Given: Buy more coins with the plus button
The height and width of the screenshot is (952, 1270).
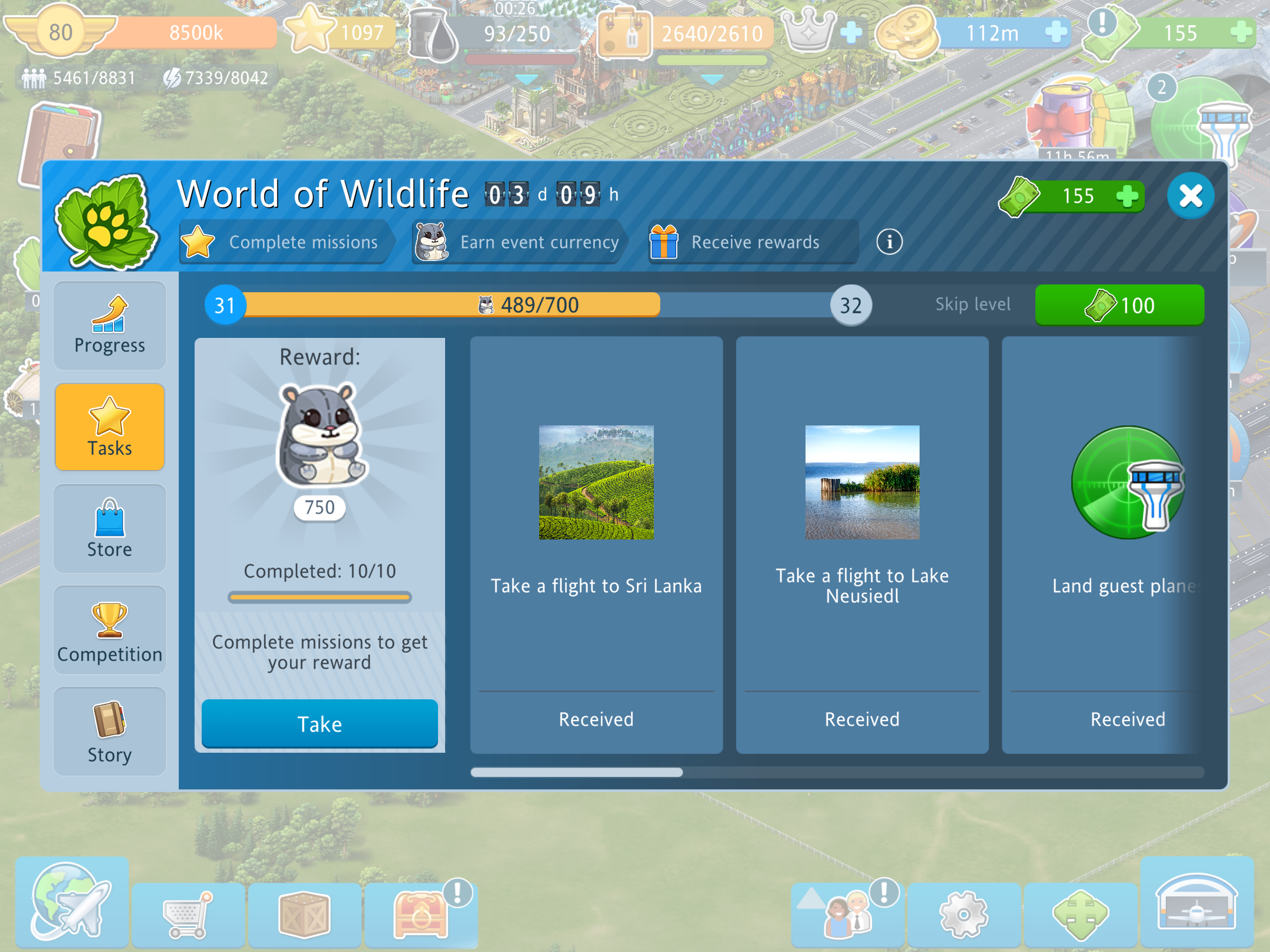Looking at the screenshot, I should (x=1056, y=32).
